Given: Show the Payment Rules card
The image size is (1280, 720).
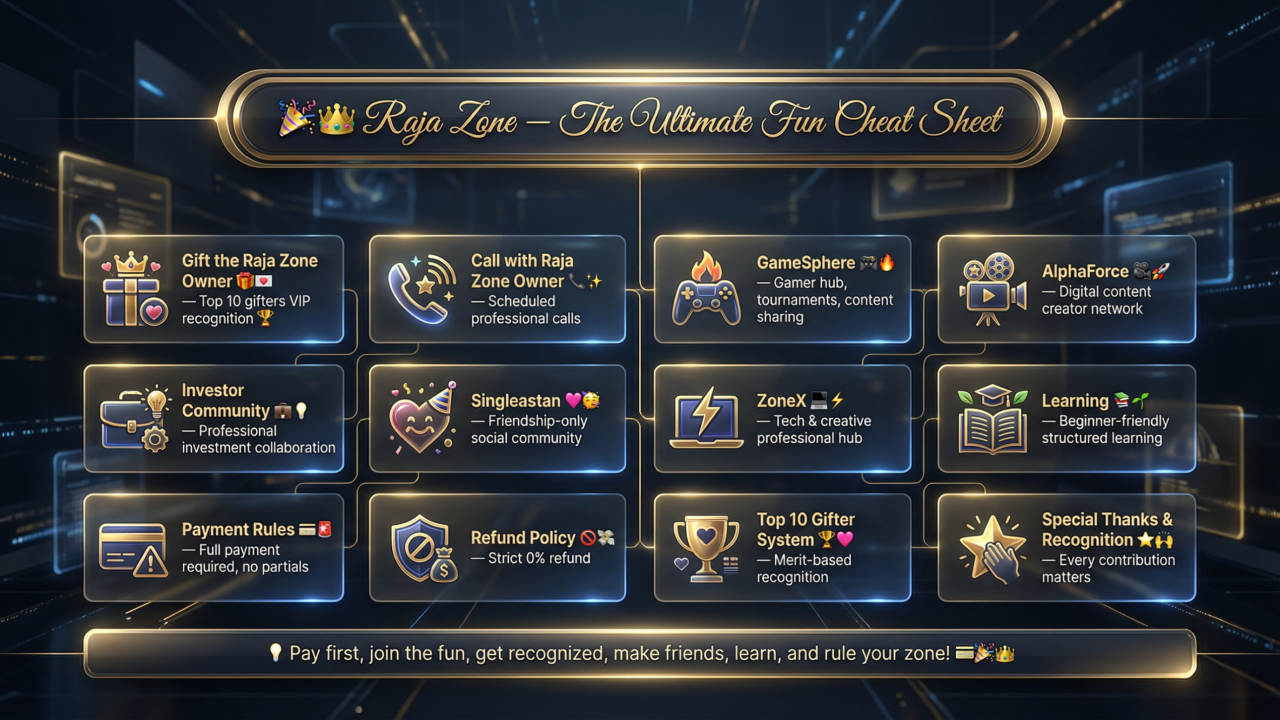Looking at the screenshot, I should point(213,547).
